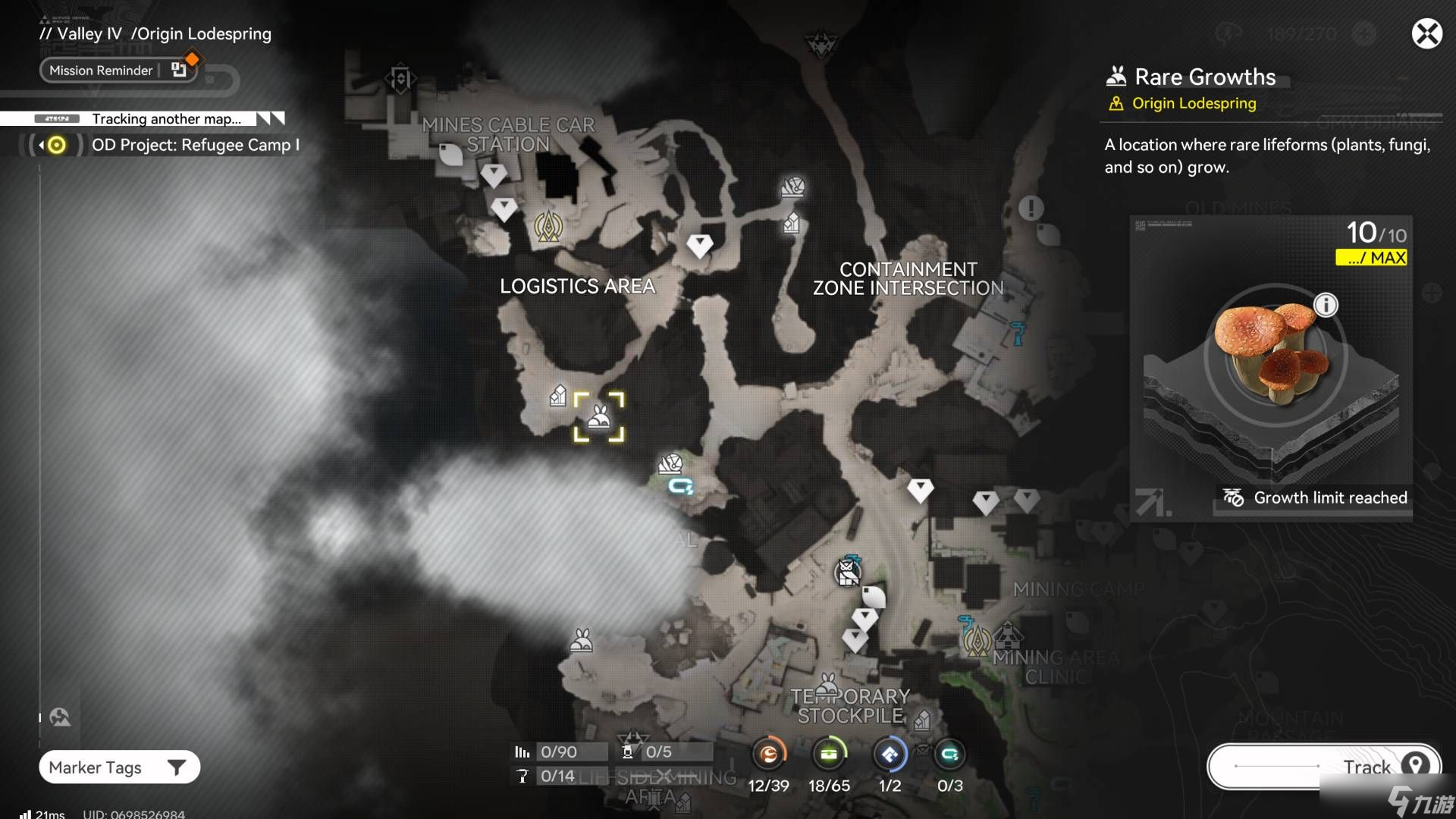Select the OD Project: Refugee Camp I mission
Screen dimensions: 1456x819
(x=194, y=145)
